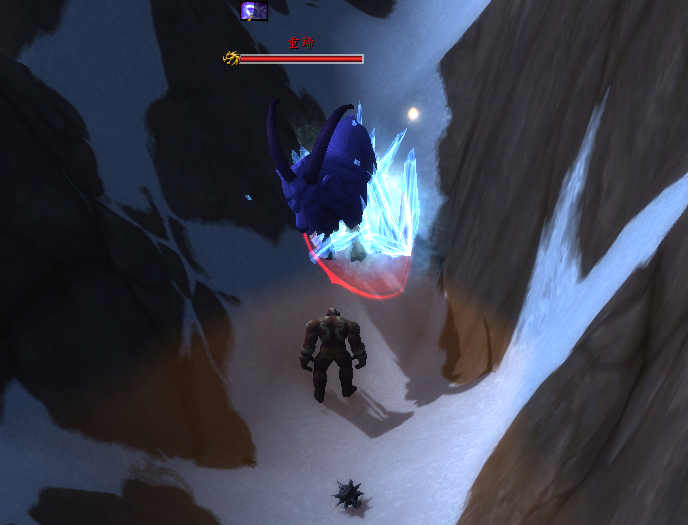The height and width of the screenshot is (525, 688).
Task: Click the golden dragon elite emblem on nameplate
Action: pos(231,58)
